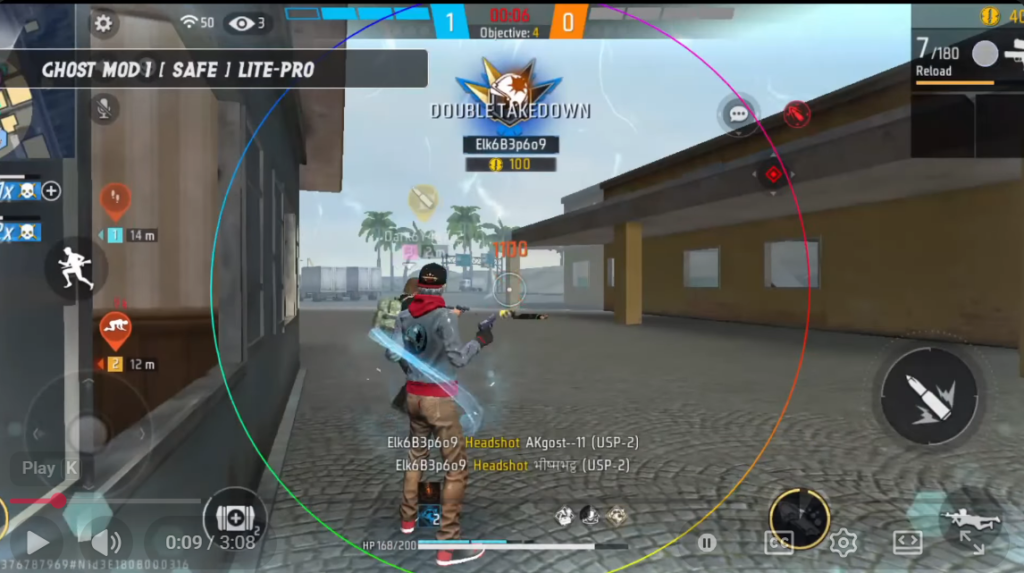Mute the video with the speaker icon
Viewport: 1024px width, 573px height.
click(x=104, y=543)
